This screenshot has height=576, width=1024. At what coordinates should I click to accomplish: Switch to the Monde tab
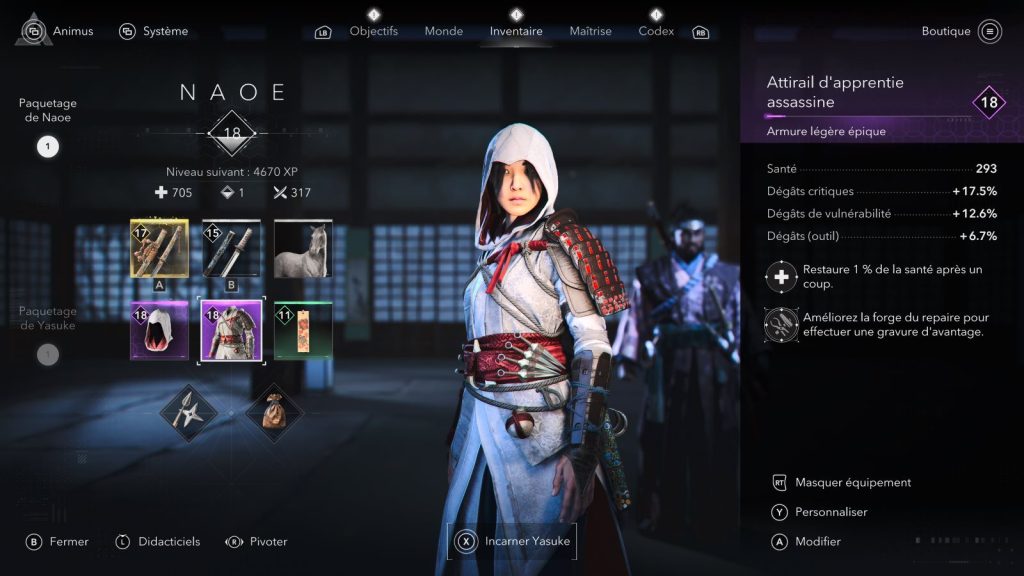443,31
